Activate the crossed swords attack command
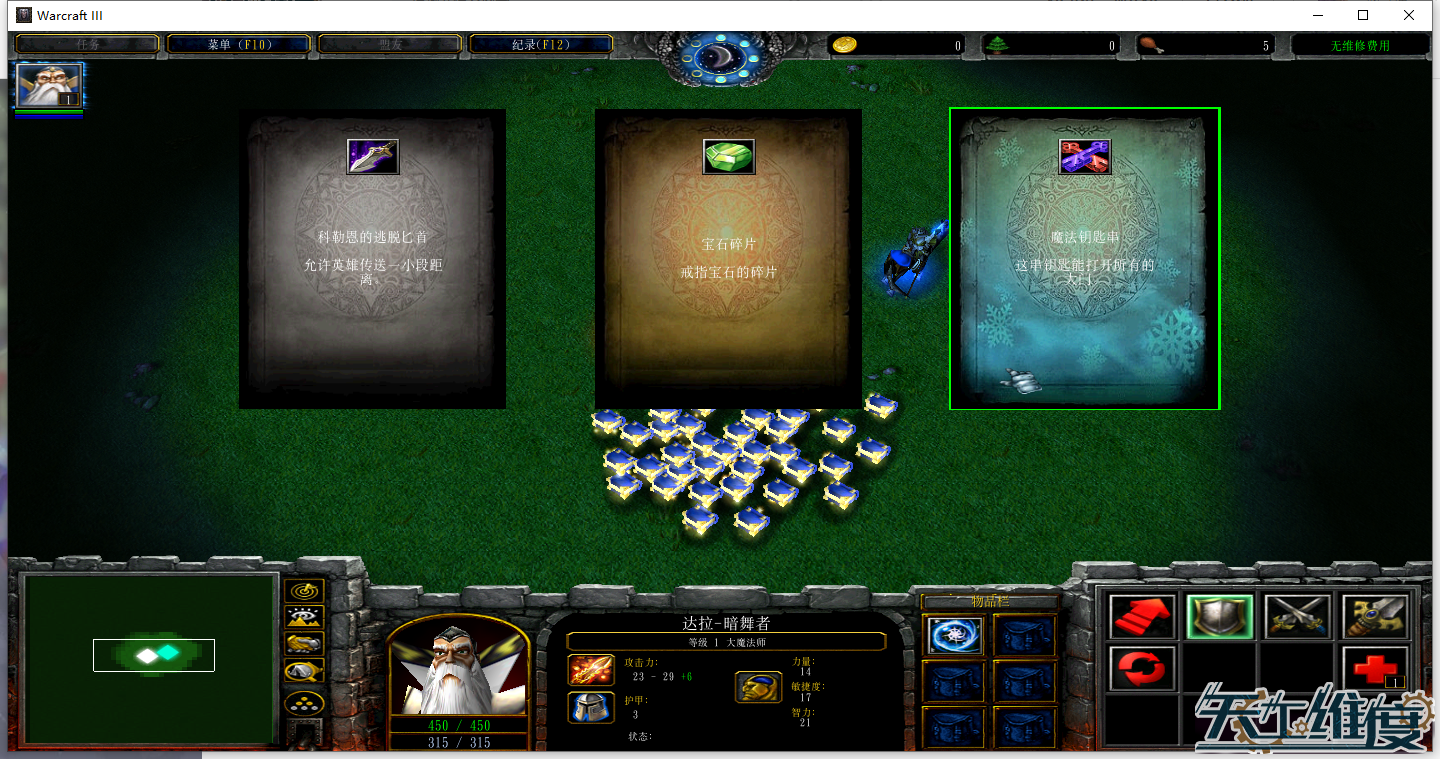Image resolution: width=1440 pixels, height=759 pixels. tap(1298, 617)
